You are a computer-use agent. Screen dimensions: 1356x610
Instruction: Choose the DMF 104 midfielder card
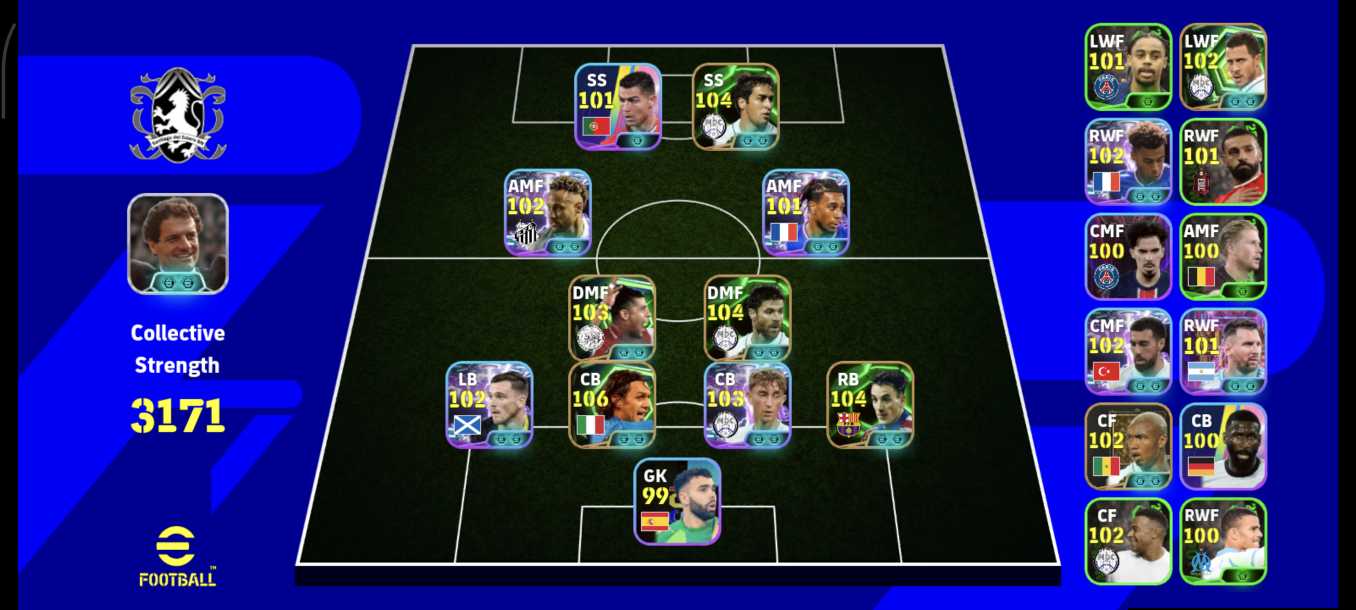[747, 317]
